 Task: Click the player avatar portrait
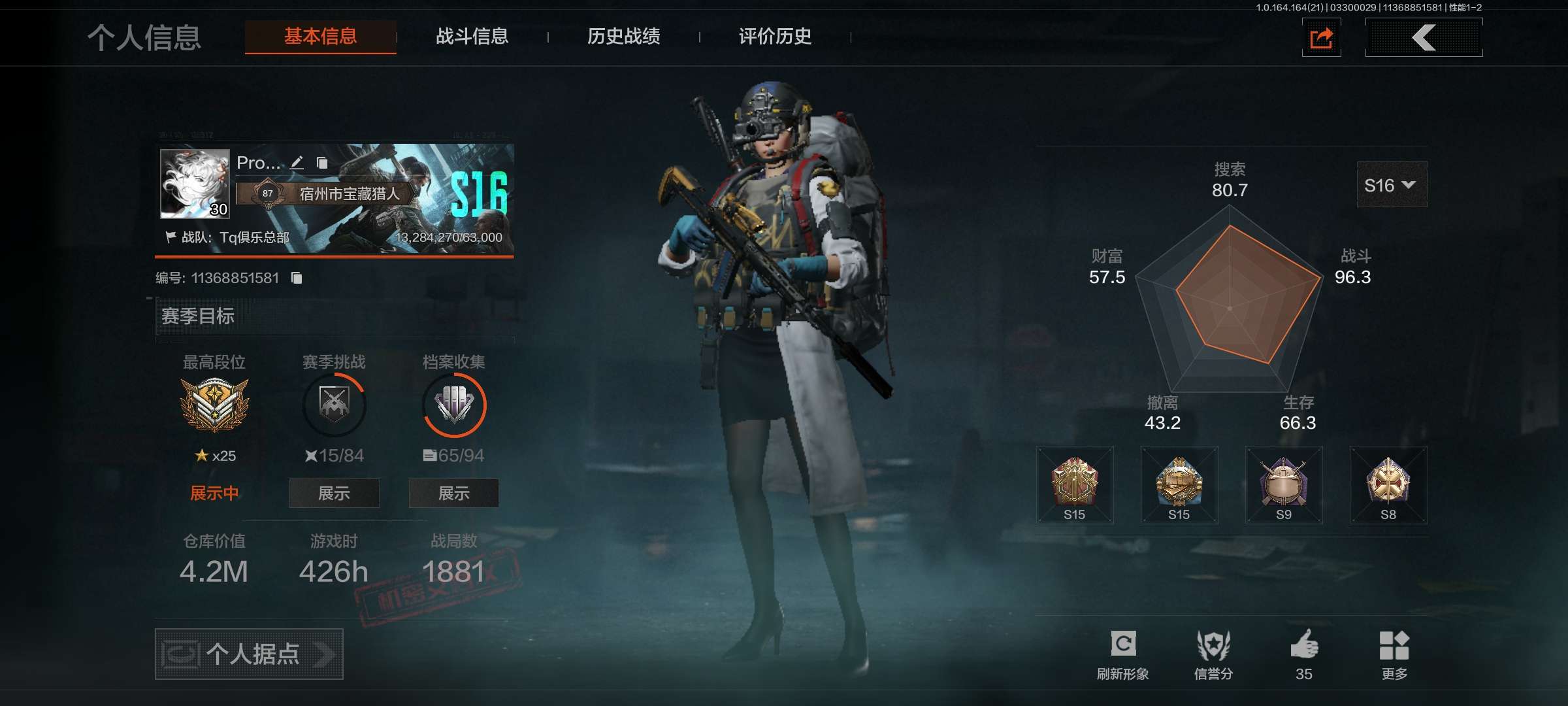click(195, 184)
